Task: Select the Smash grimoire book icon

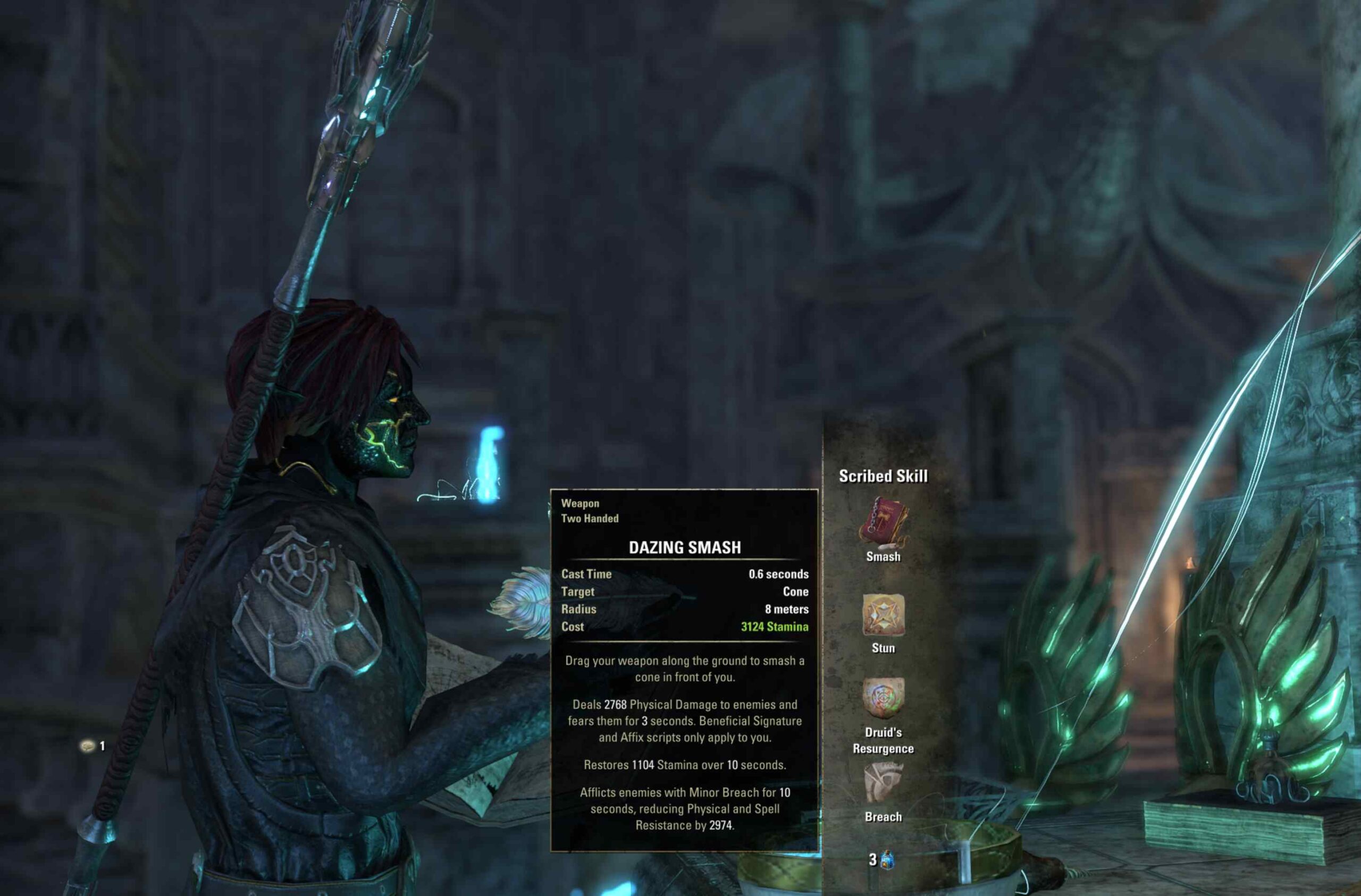Action: click(x=883, y=523)
